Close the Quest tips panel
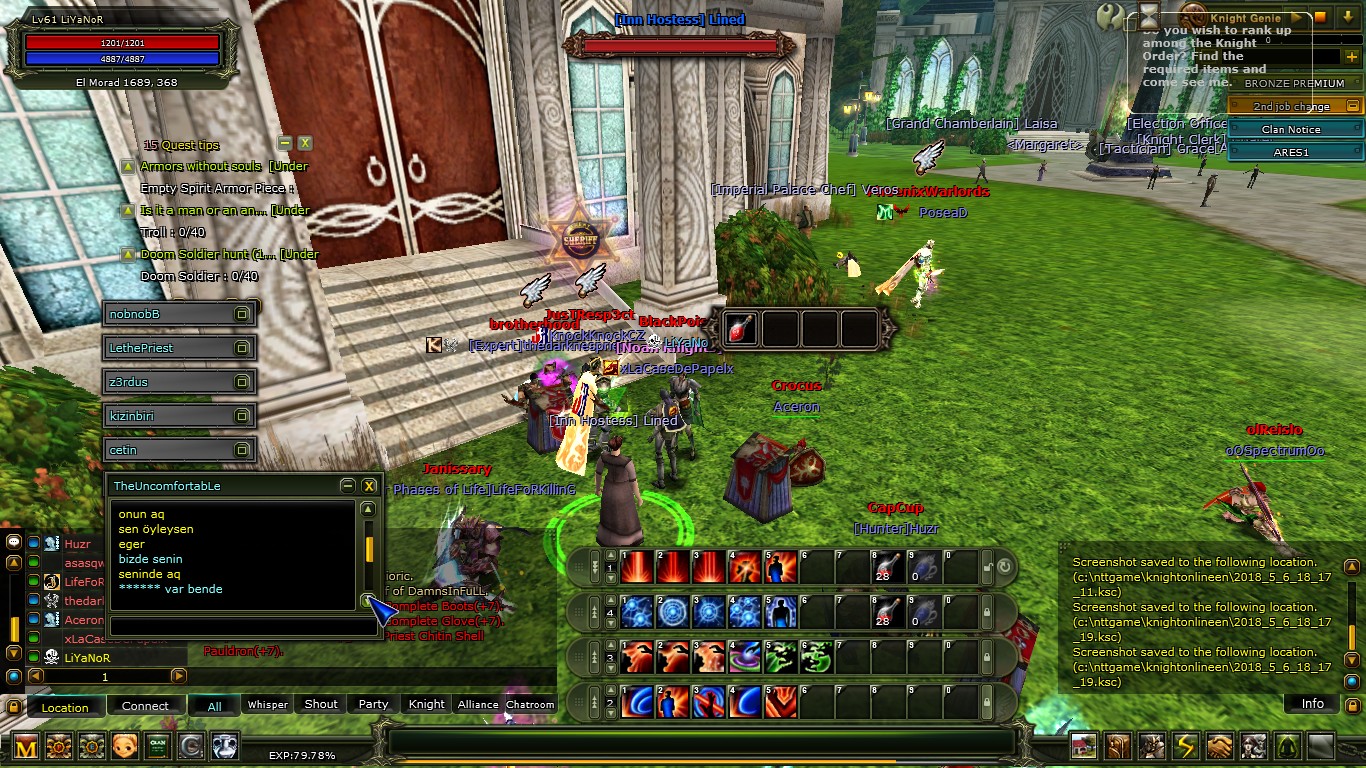The height and width of the screenshot is (768, 1366). pos(305,144)
